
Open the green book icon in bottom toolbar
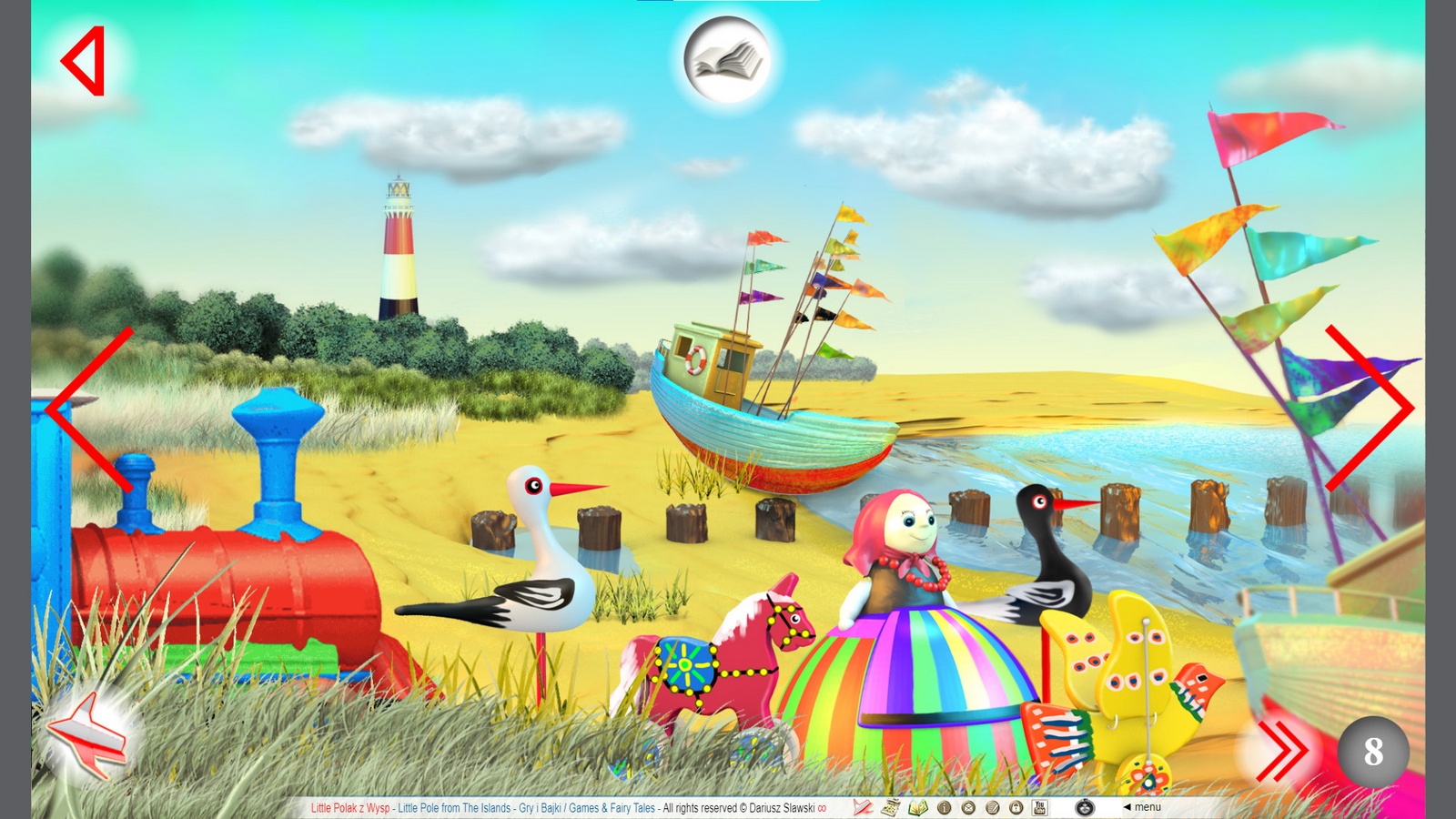(918, 806)
